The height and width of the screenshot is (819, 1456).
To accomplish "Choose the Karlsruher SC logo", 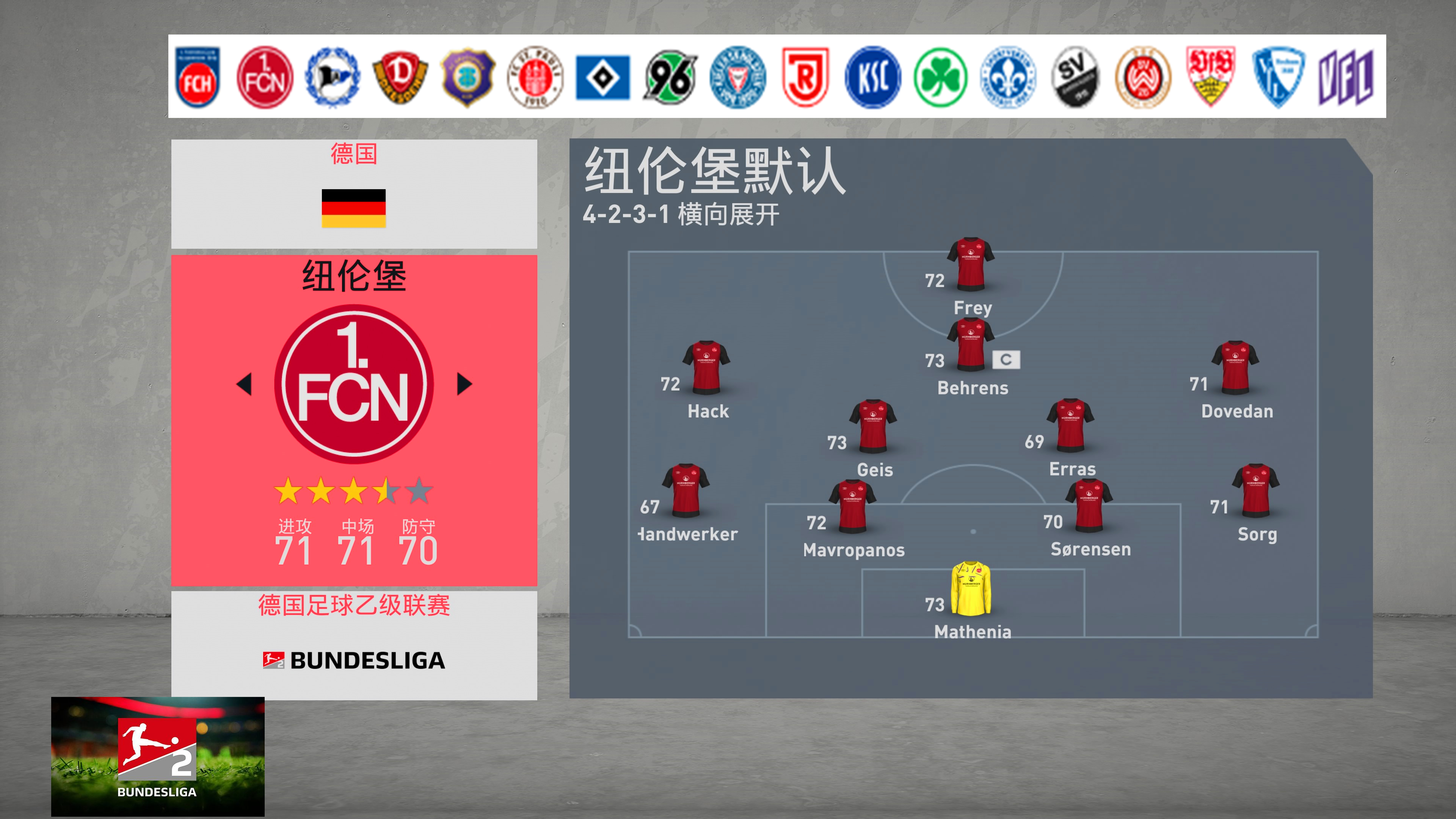I will [x=873, y=77].
